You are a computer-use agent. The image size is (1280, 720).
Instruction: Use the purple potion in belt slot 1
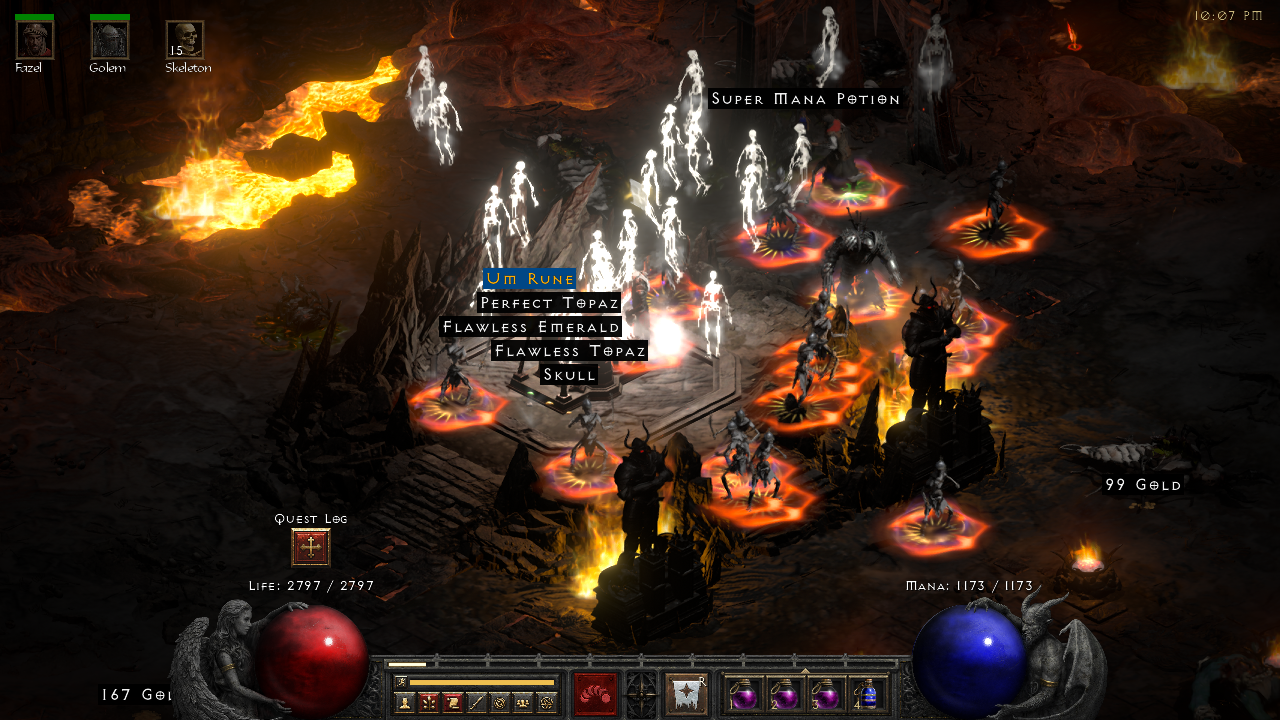click(742, 694)
